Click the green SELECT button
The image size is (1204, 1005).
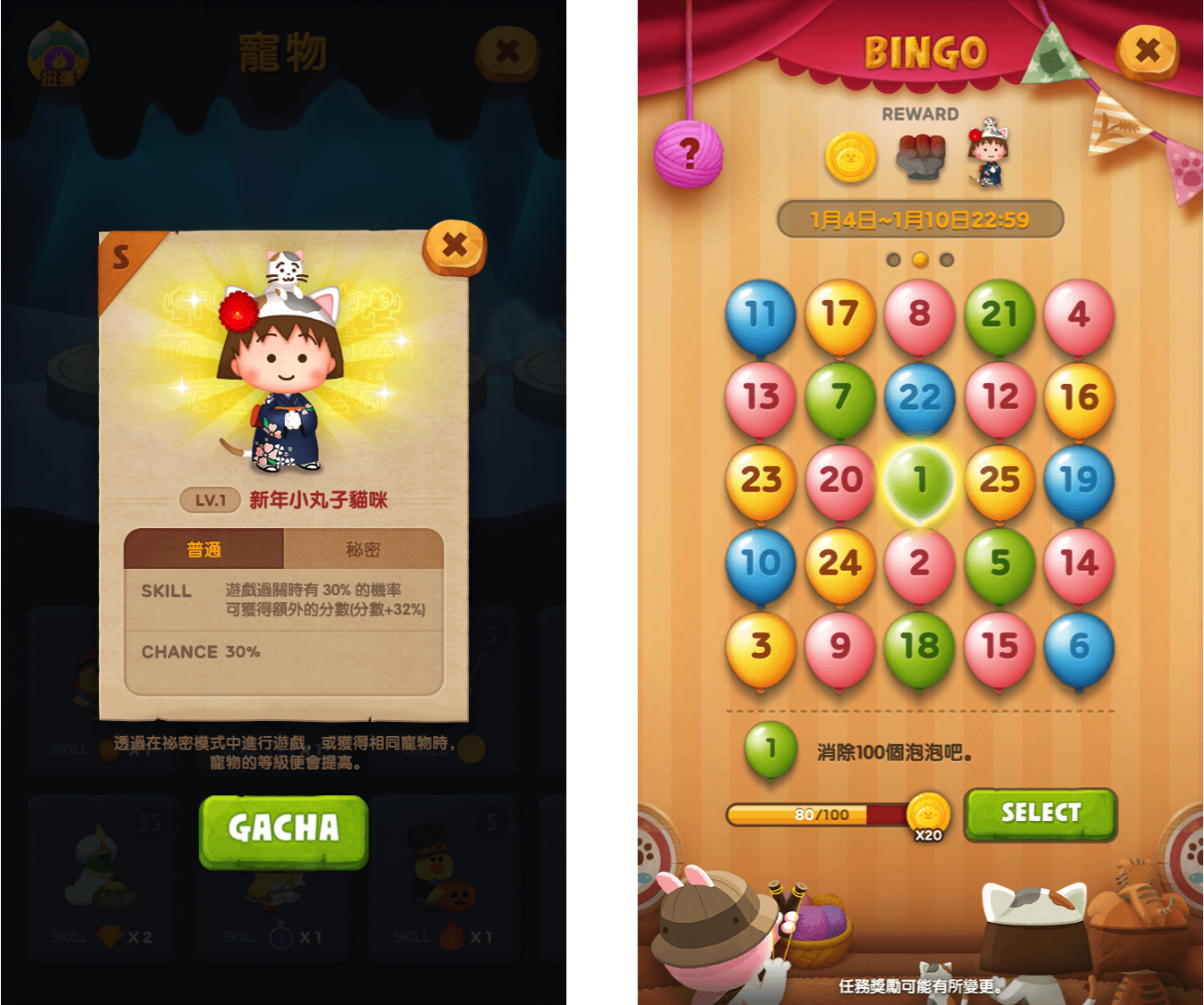click(1041, 813)
